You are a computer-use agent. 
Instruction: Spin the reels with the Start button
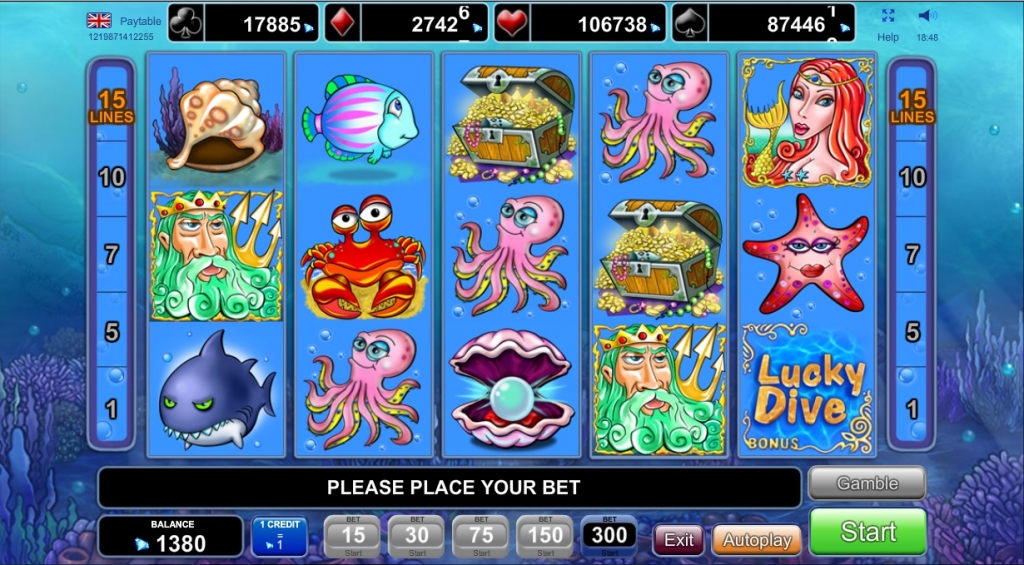[867, 531]
